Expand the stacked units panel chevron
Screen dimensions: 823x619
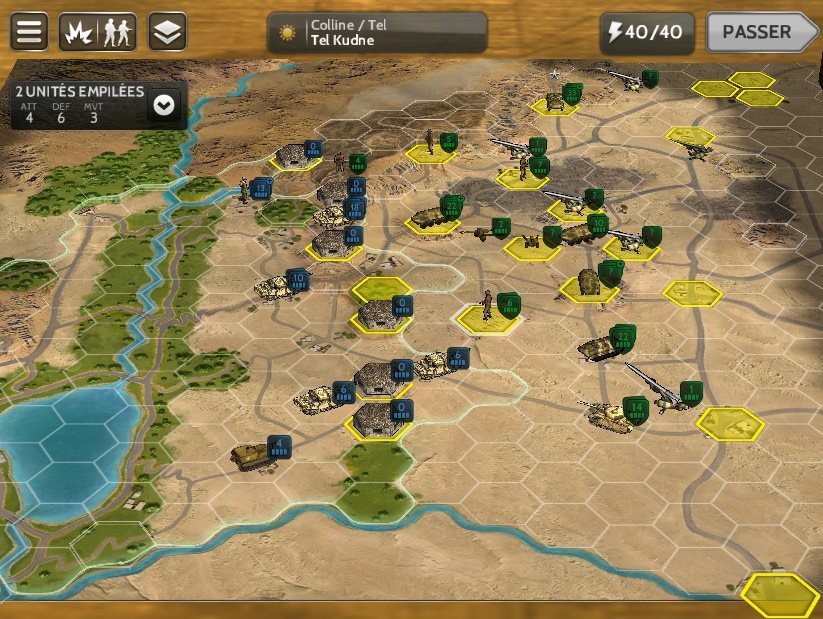pos(162,104)
